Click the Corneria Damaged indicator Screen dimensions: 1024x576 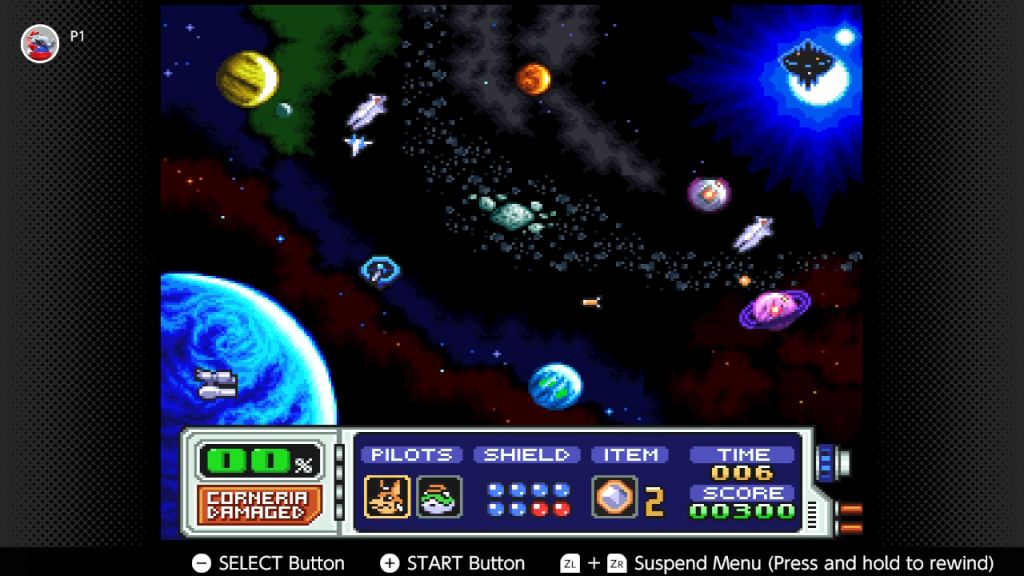[257, 505]
